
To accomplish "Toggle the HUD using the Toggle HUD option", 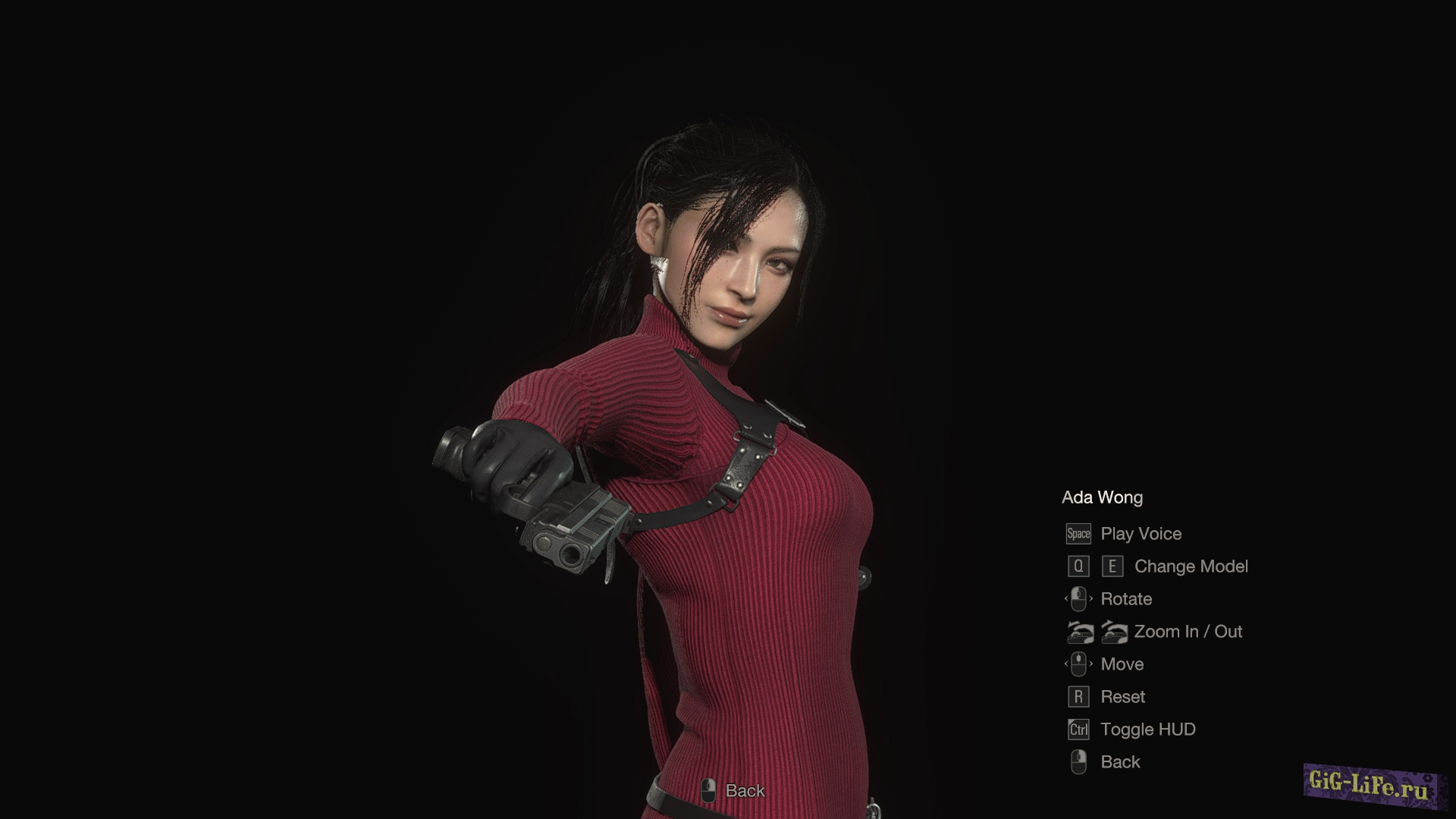I will pos(1147,729).
